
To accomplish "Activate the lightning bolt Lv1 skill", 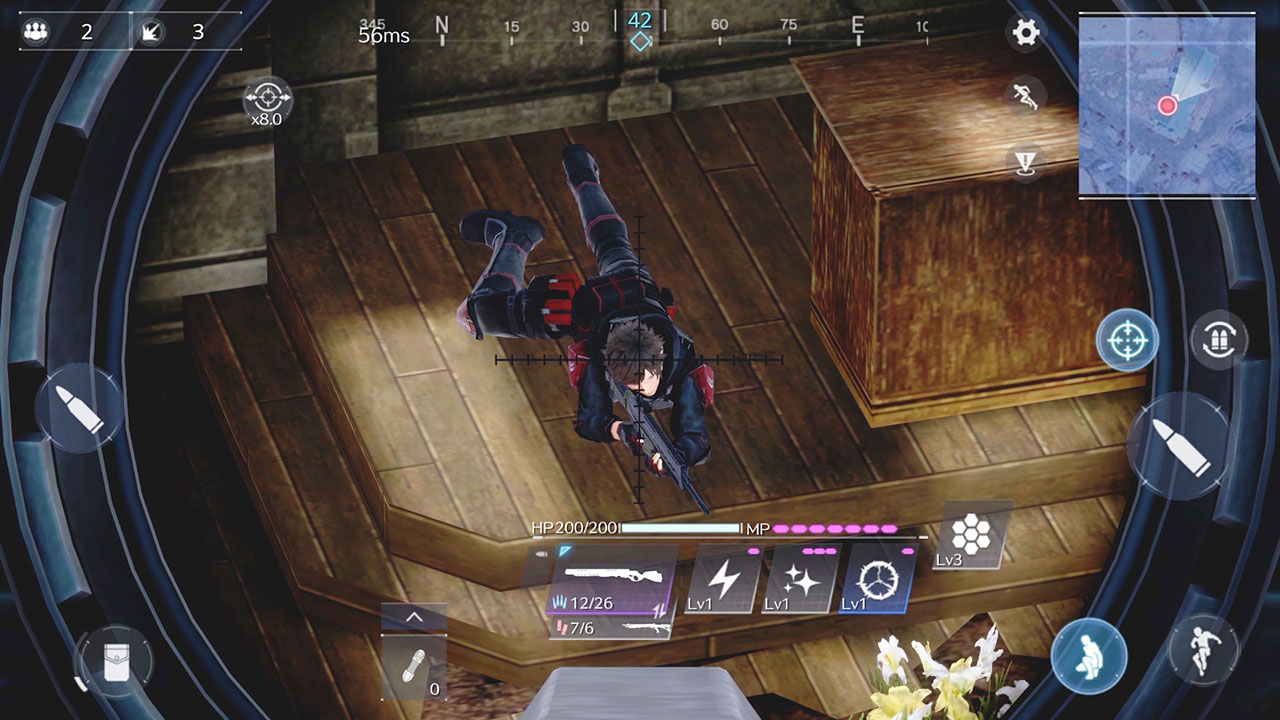I will point(722,578).
